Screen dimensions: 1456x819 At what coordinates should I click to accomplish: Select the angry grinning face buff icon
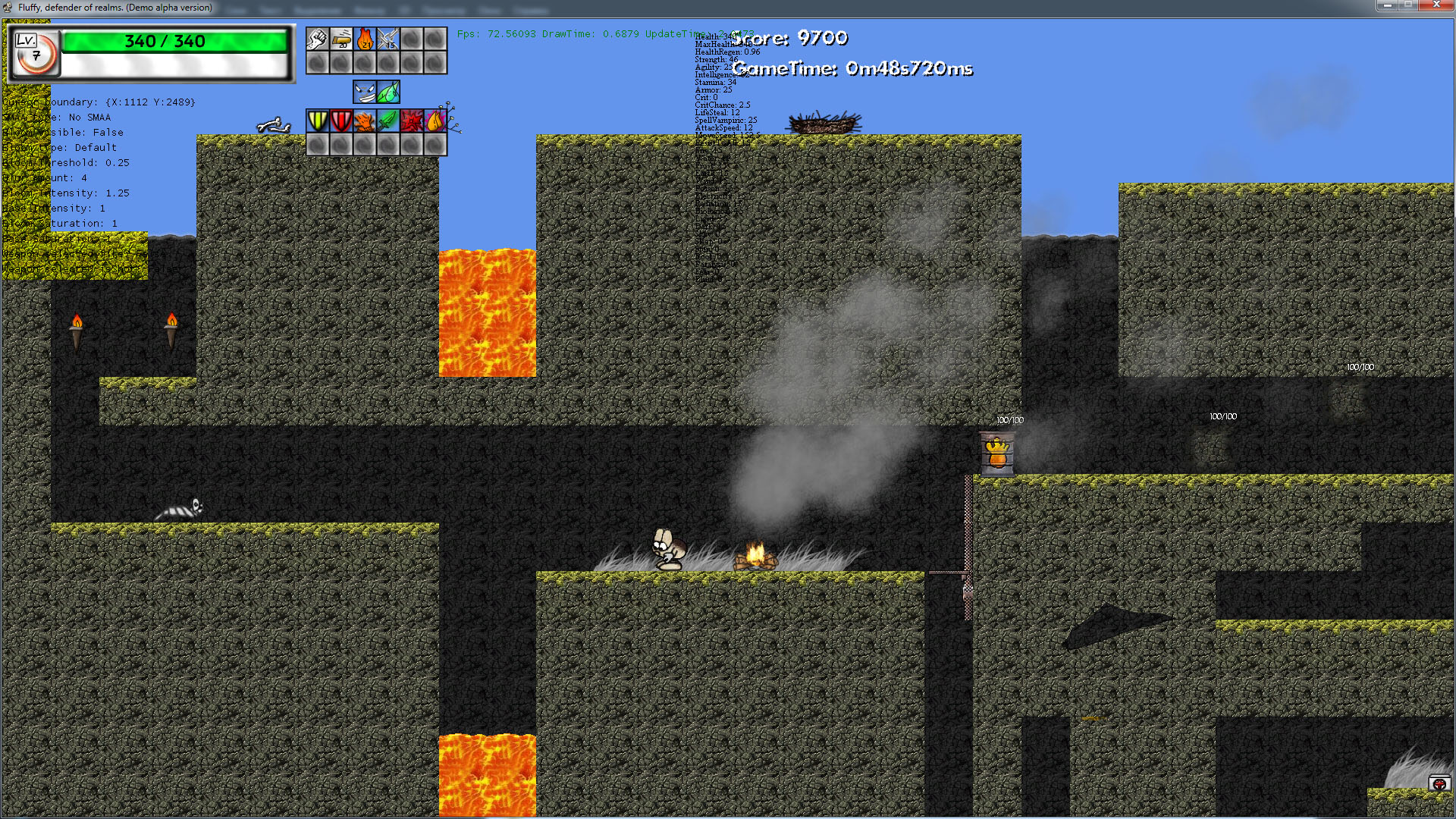(x=365, y=93)
